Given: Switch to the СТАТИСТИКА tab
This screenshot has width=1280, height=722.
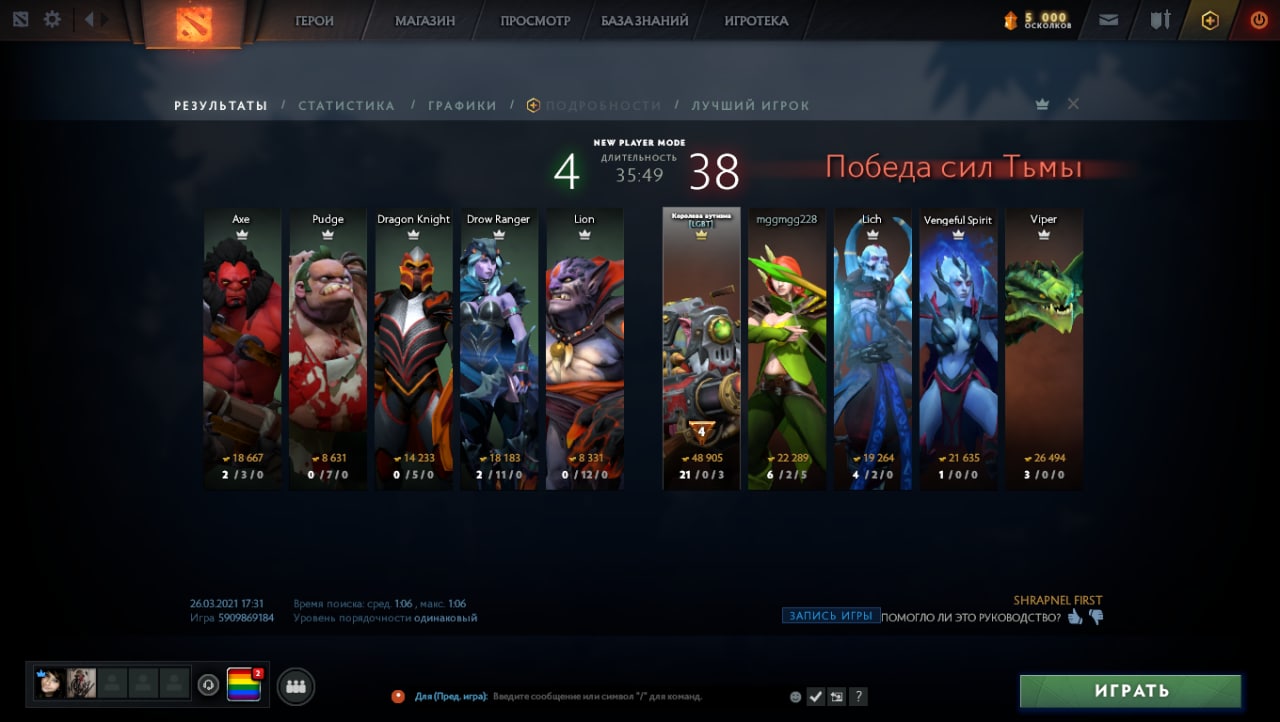Looking at the screenshot, I should [346, 105].
